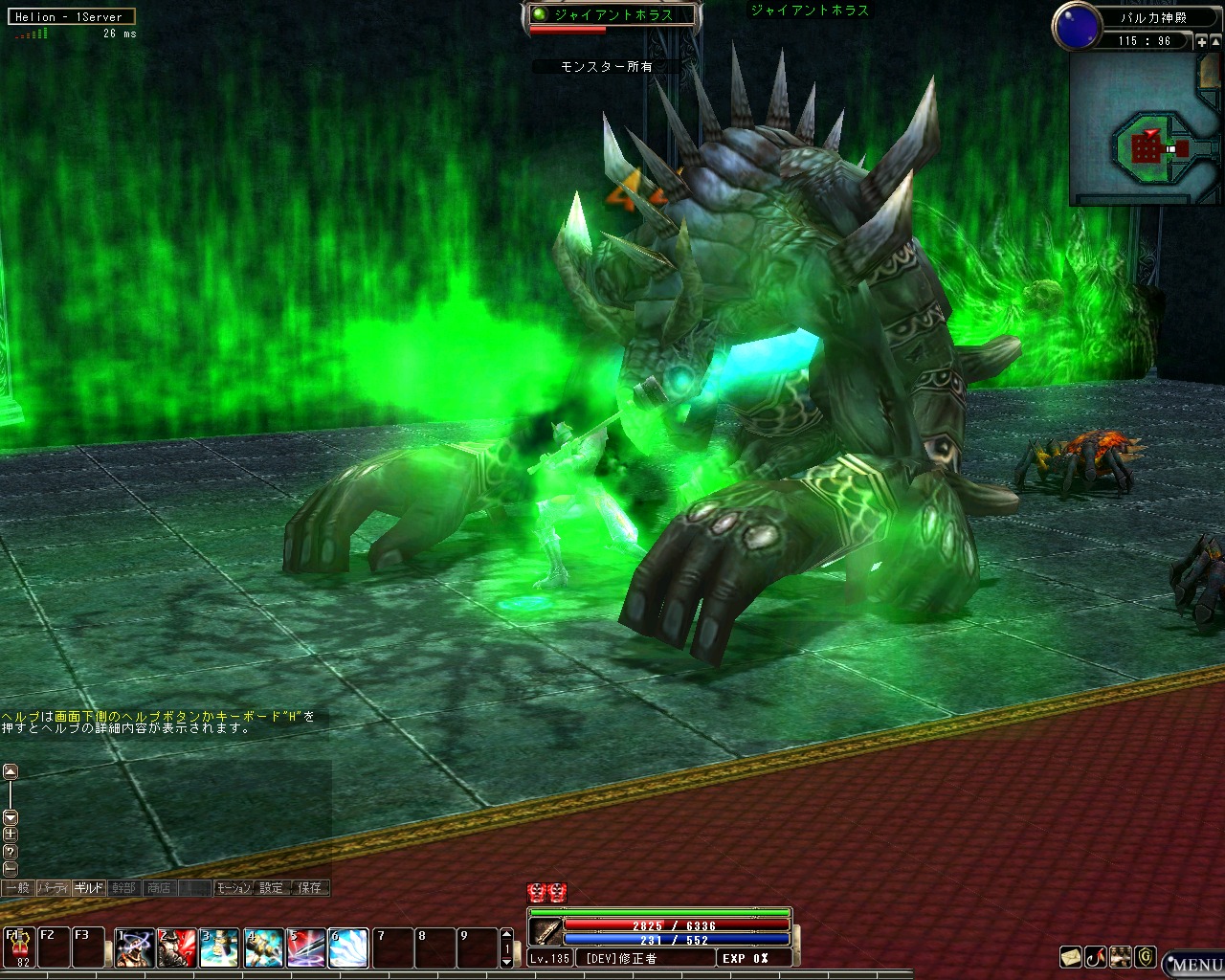Viewport: 1225px width, 980px height.
Task: Use the red potion in F1 slot
Action: click(18, 947)
